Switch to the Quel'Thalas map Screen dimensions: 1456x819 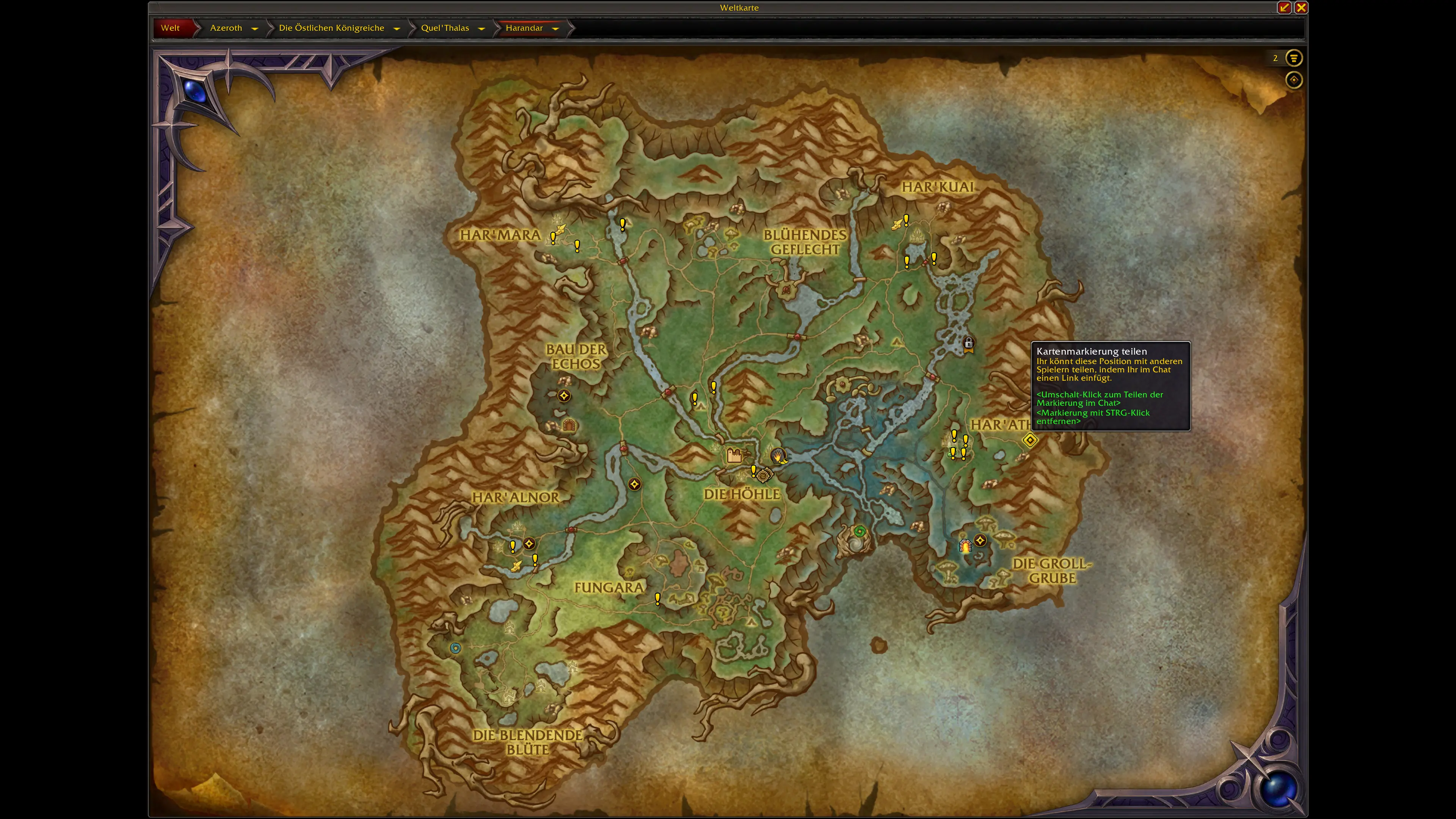pos(445,28)
